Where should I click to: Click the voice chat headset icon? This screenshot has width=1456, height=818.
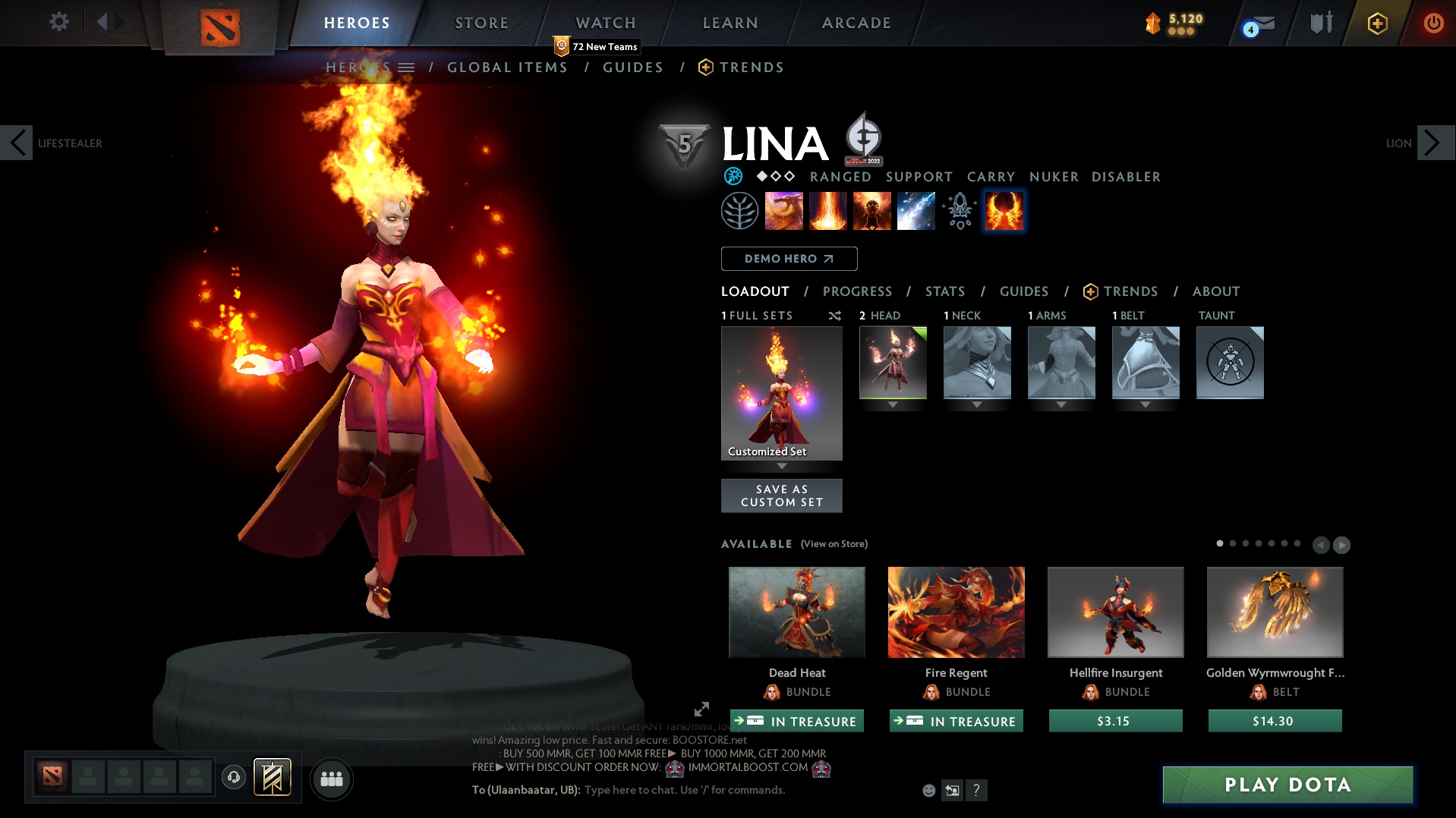[234, 778]
